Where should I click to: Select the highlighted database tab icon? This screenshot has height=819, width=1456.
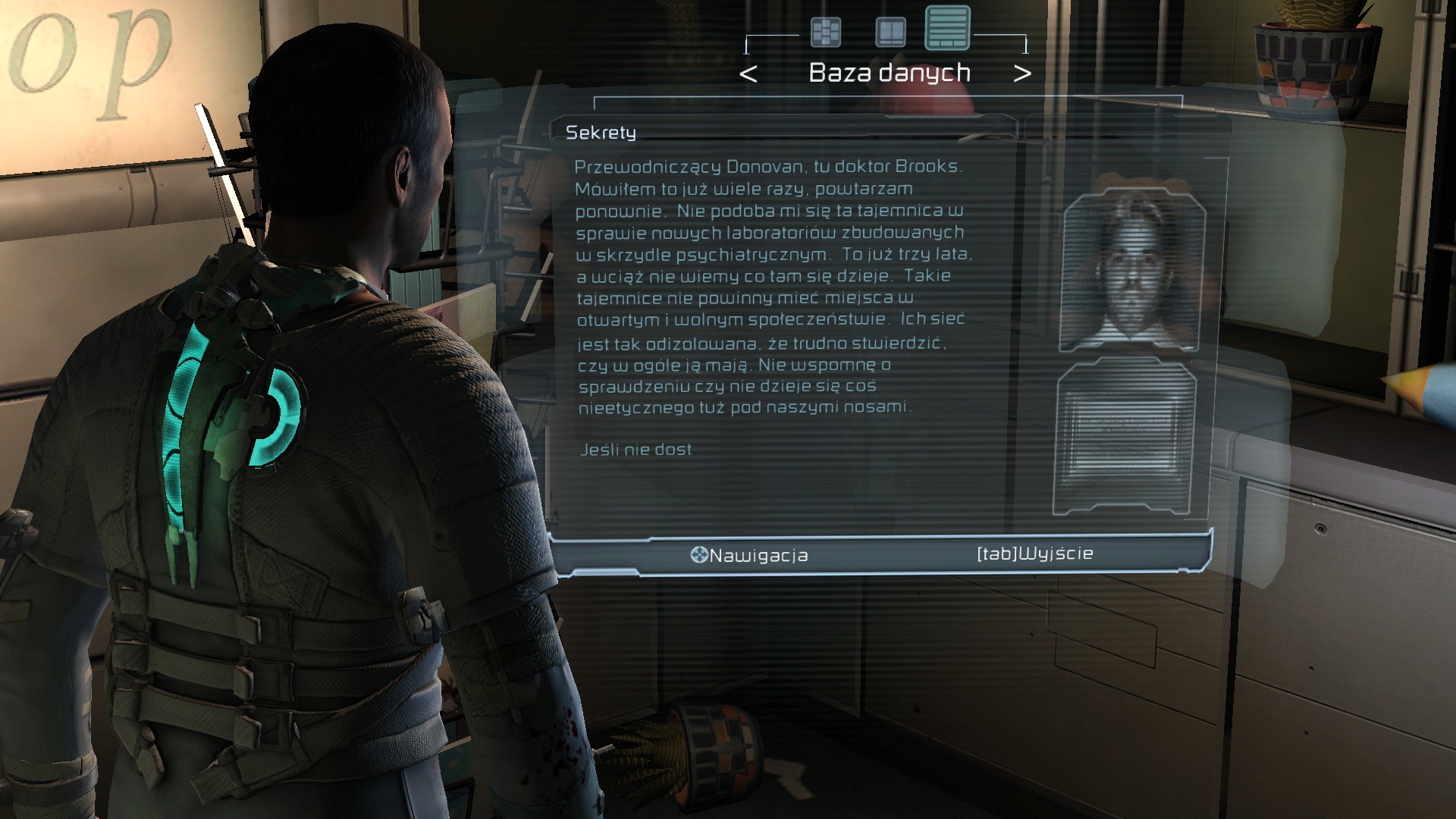coord(947,28)
